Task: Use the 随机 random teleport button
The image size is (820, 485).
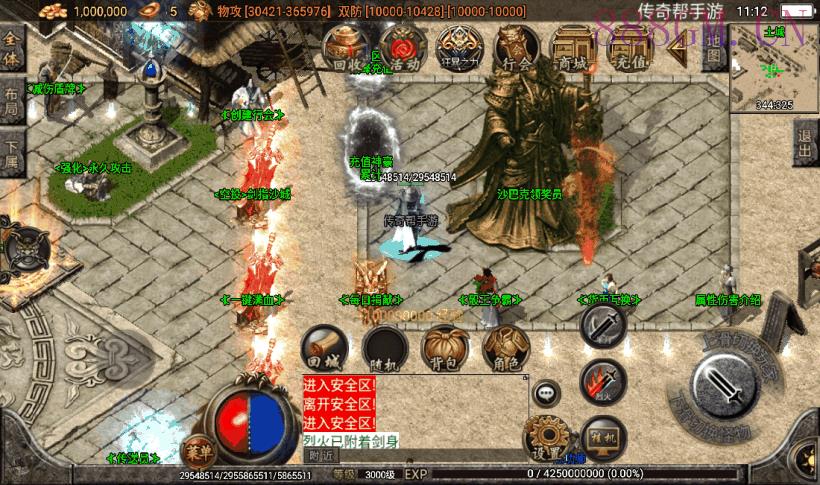Action: 383,347
